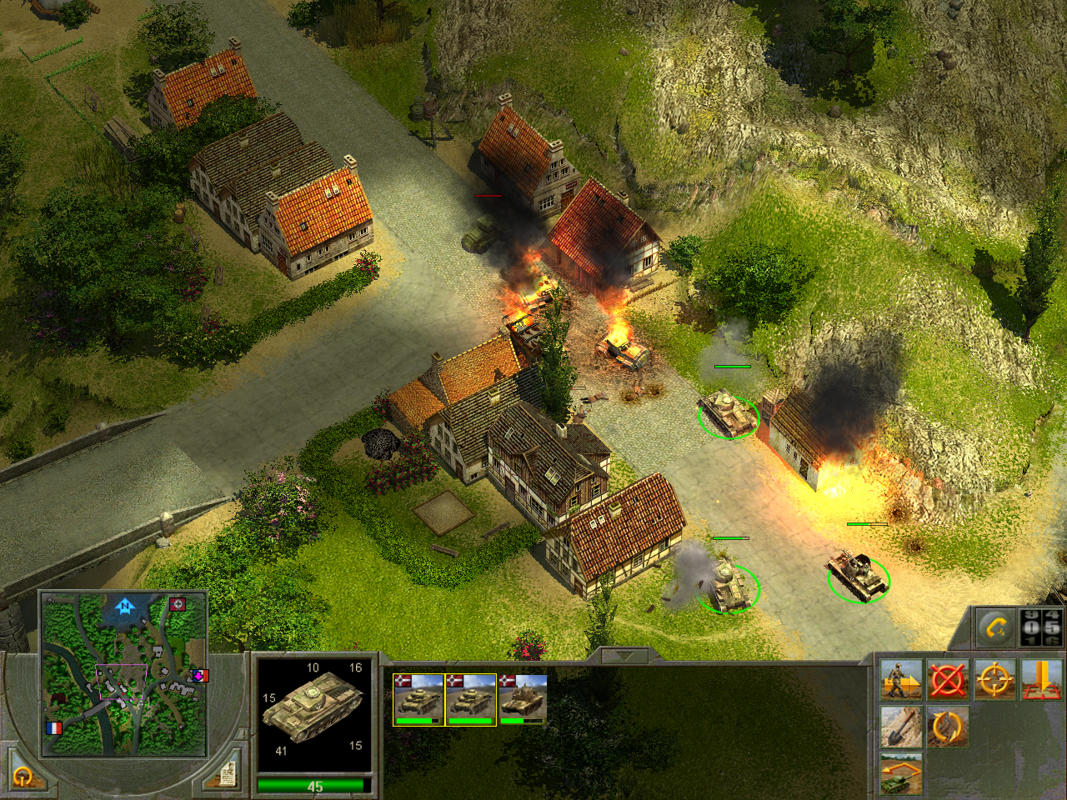This screenshot has height=800, width=1067.
Task: Use the shovel entrench command
Action: pos(901,727)
